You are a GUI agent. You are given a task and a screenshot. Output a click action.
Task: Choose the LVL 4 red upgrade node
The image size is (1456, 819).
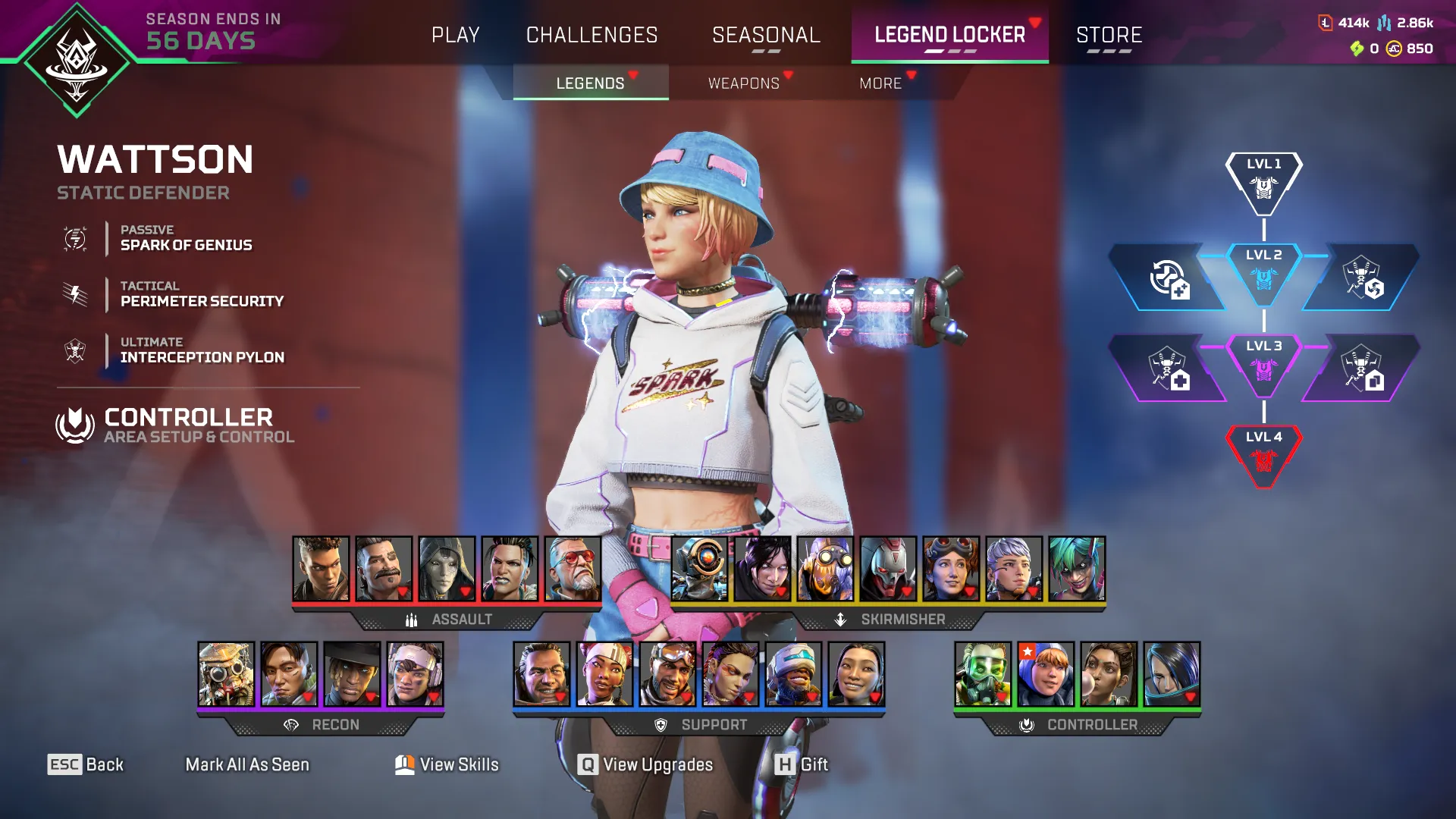pyautogui.click(x=1263, y=455)
